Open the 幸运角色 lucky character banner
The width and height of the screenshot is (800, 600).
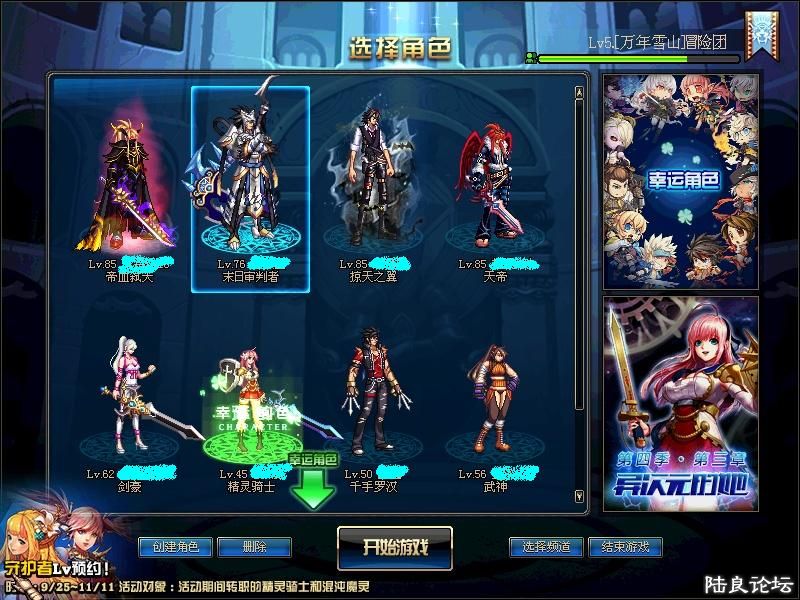click(x=681, y=181)
